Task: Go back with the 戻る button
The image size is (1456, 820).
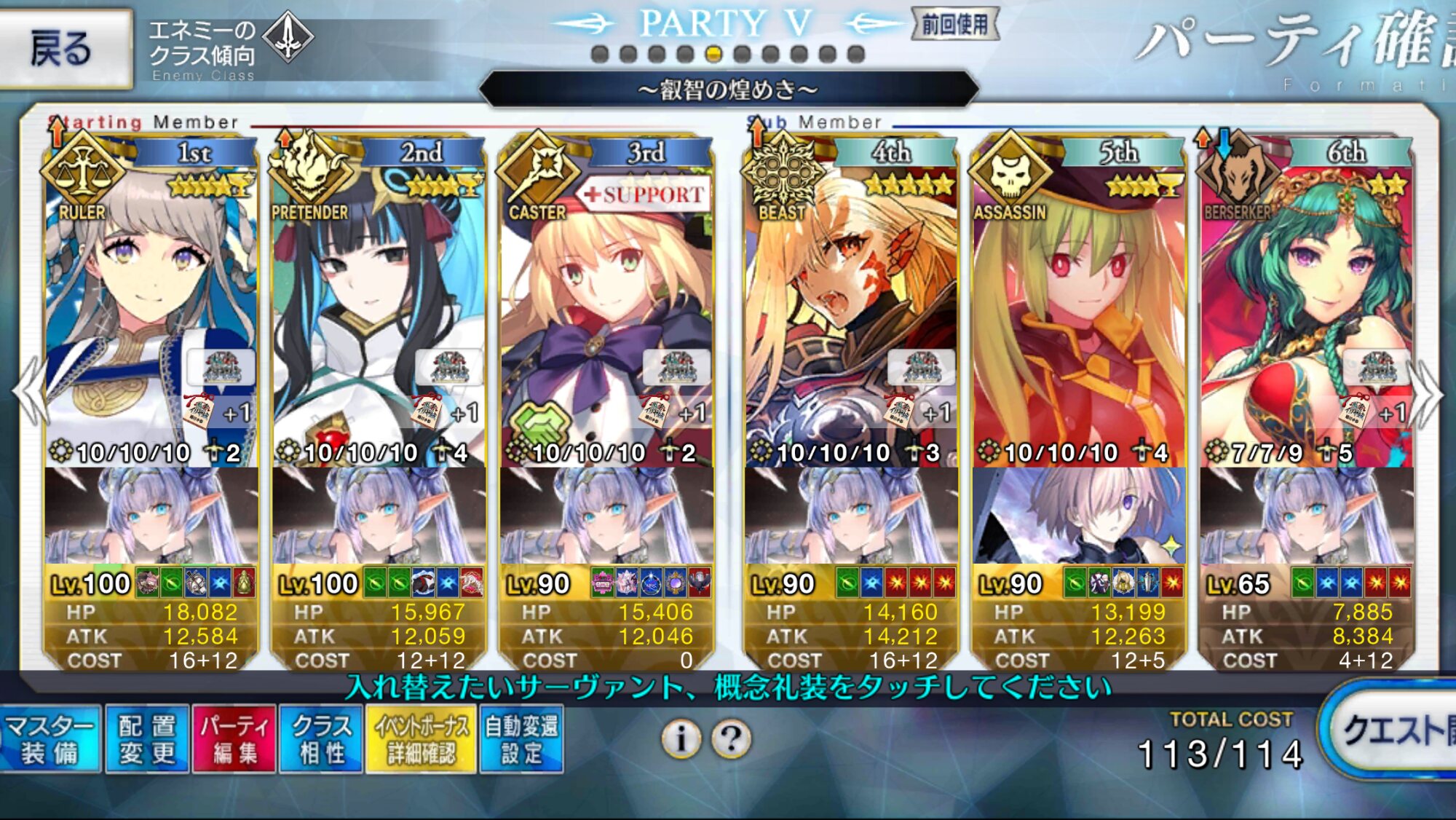Action: pyautogui.click(x=64, y=48)
